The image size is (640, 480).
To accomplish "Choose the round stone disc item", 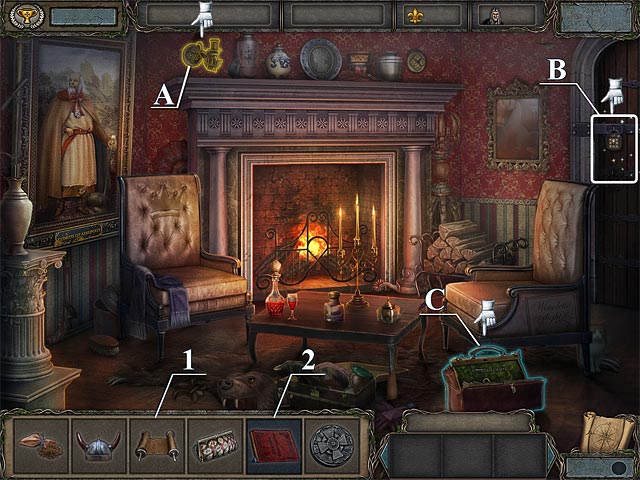I will [332, 446].
